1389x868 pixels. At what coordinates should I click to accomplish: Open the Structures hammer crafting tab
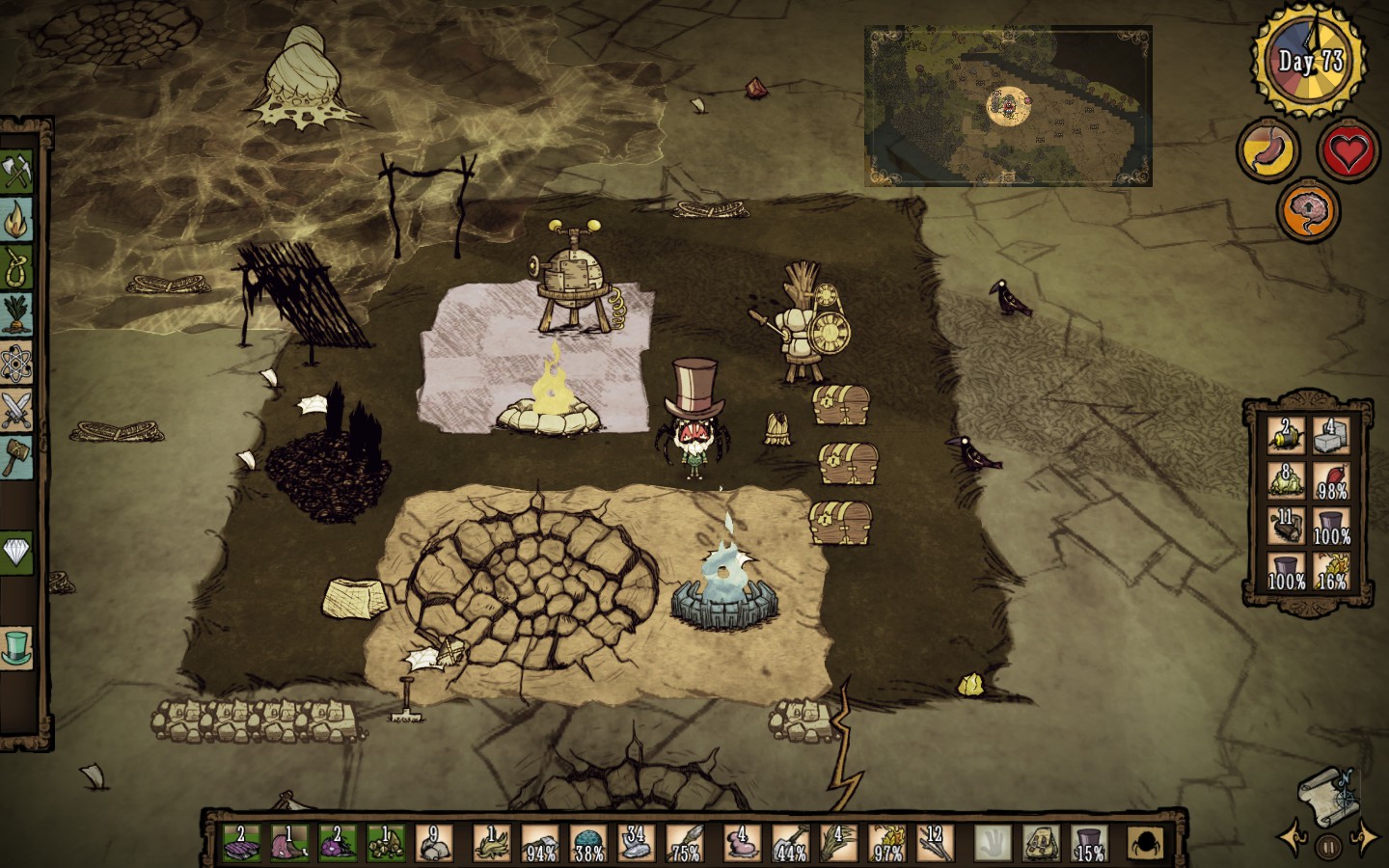click(x=17, y=455)
